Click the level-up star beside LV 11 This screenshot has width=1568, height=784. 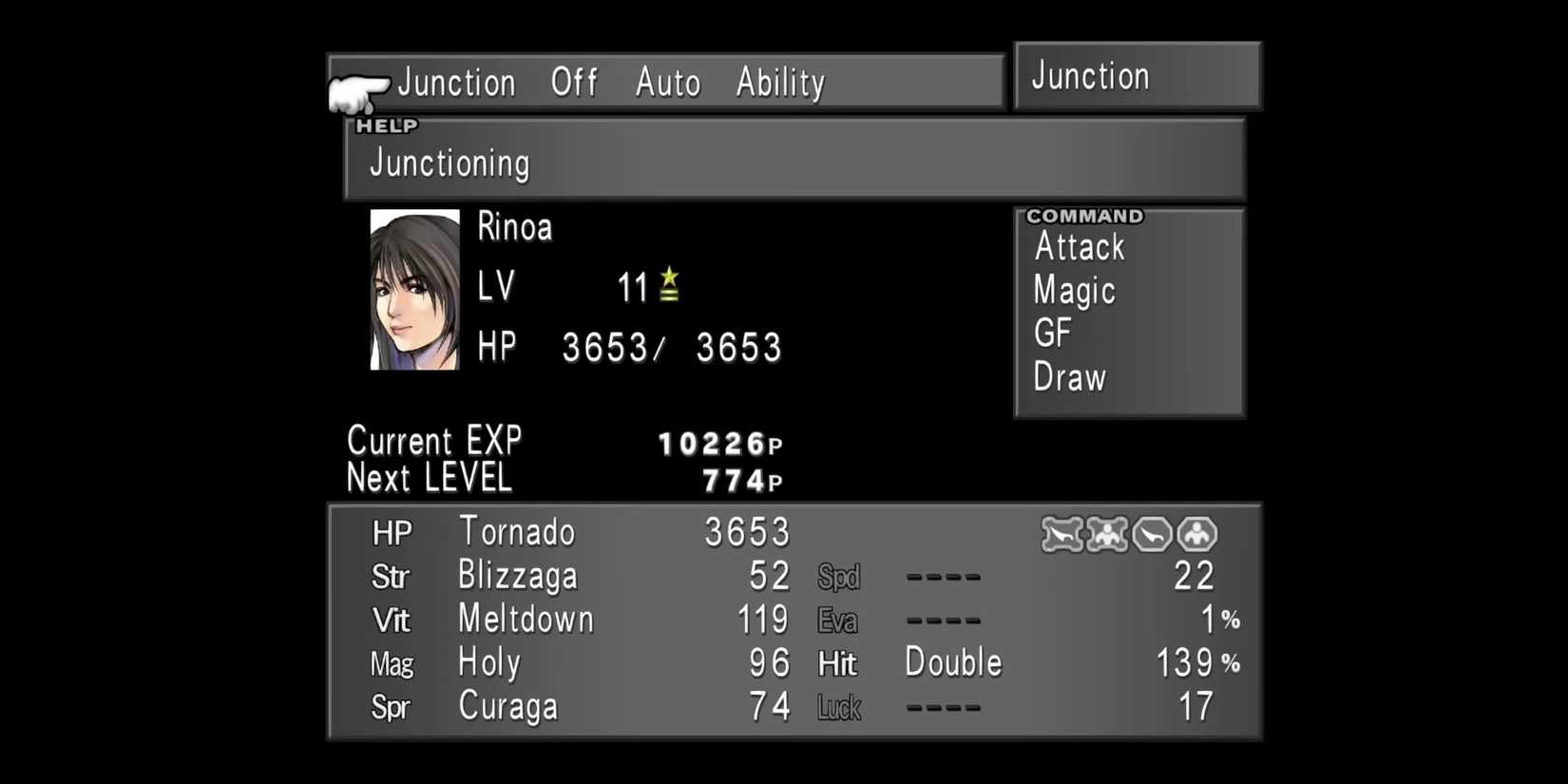click(x=669, y=284)
